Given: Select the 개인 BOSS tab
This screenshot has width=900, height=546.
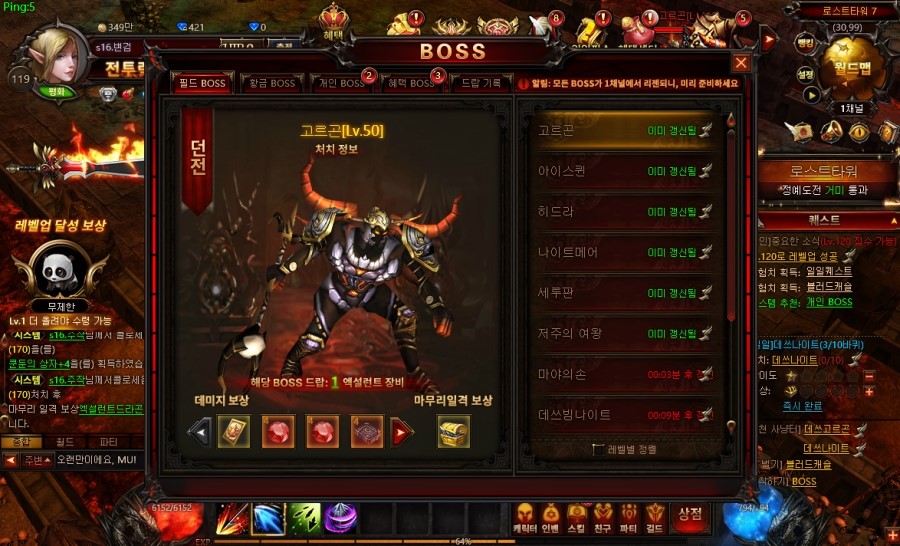Looking at the screenshot, I should (339, 84).
